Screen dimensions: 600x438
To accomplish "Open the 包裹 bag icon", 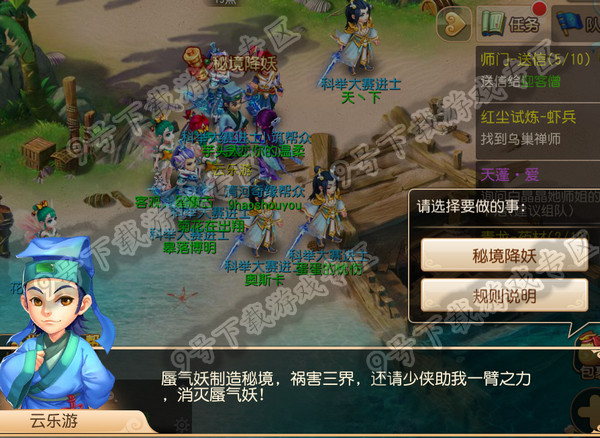I will (587, 358).
